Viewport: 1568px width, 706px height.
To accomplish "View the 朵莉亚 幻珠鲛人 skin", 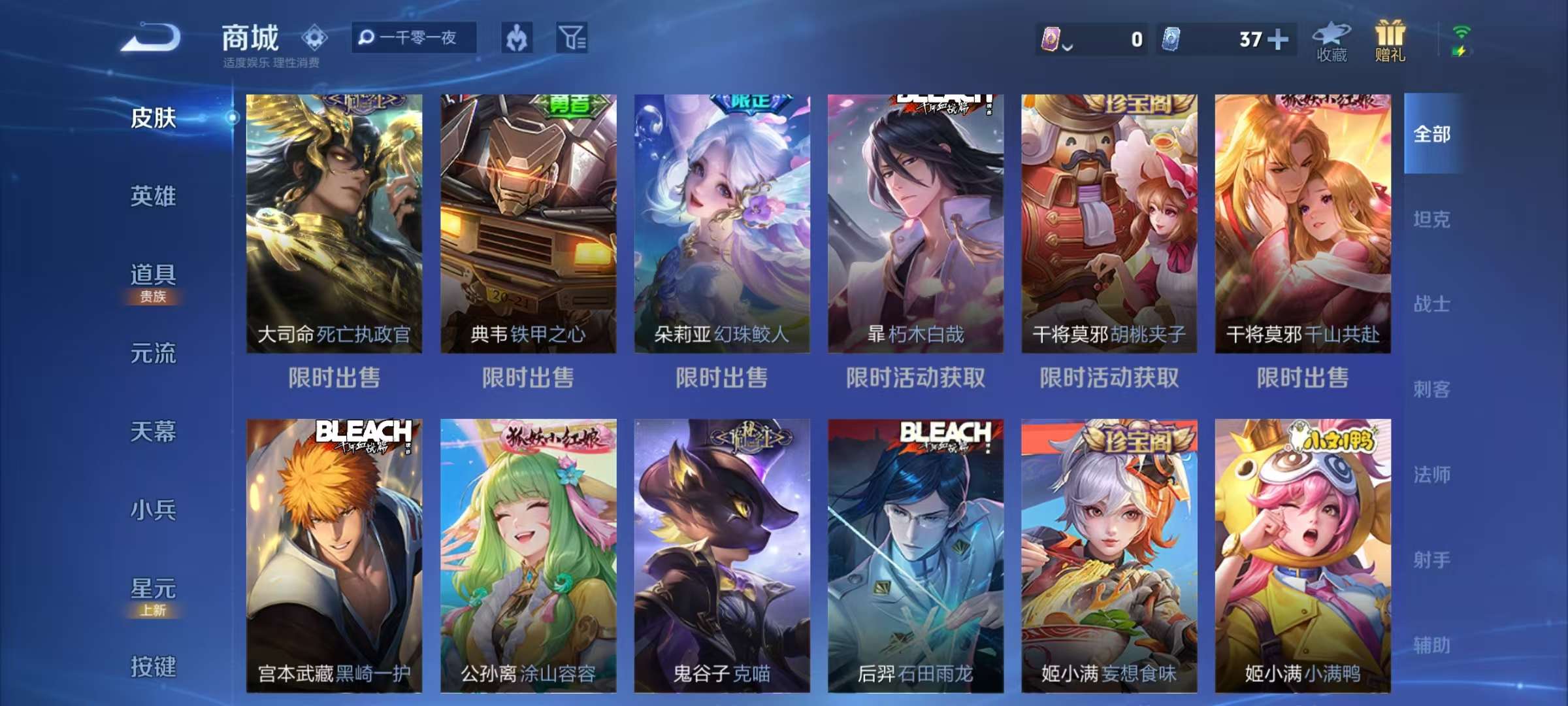I will point(722,224).
